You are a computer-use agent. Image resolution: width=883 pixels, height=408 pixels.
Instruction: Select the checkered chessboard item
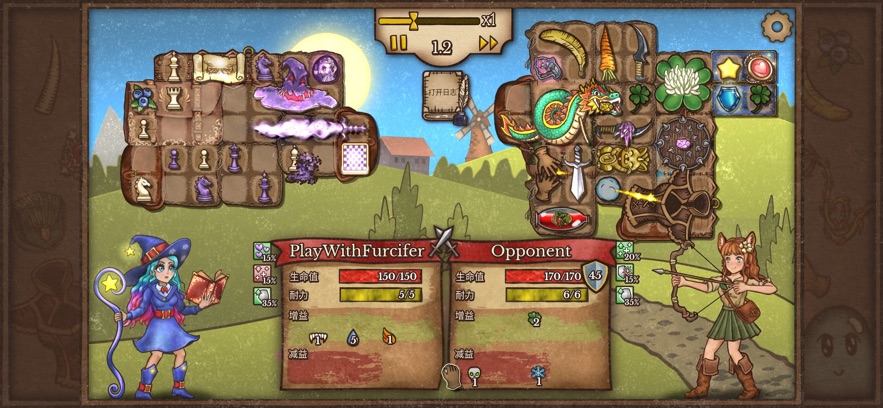(354, 158)
